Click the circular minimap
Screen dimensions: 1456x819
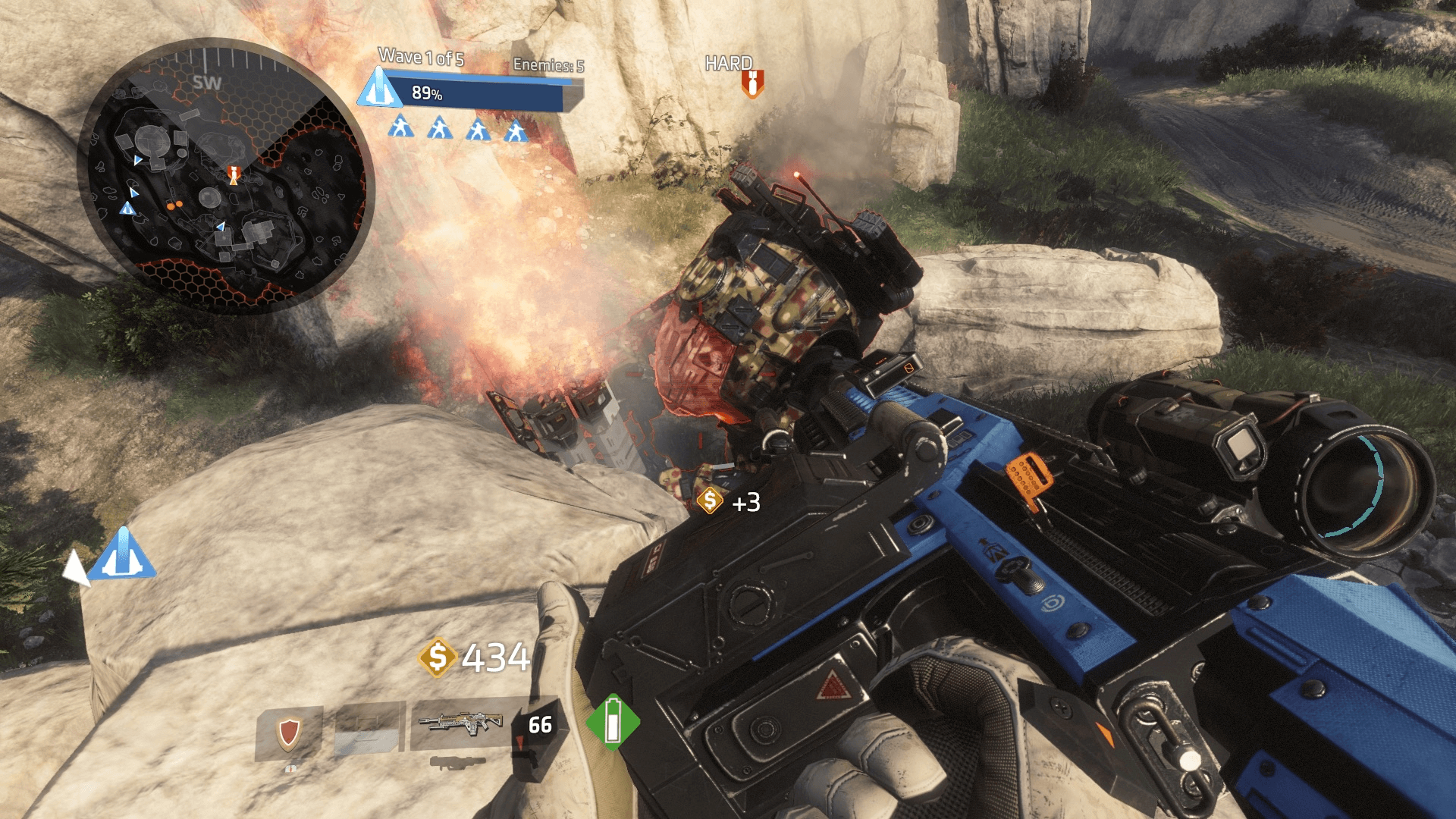tap(226, 177)
